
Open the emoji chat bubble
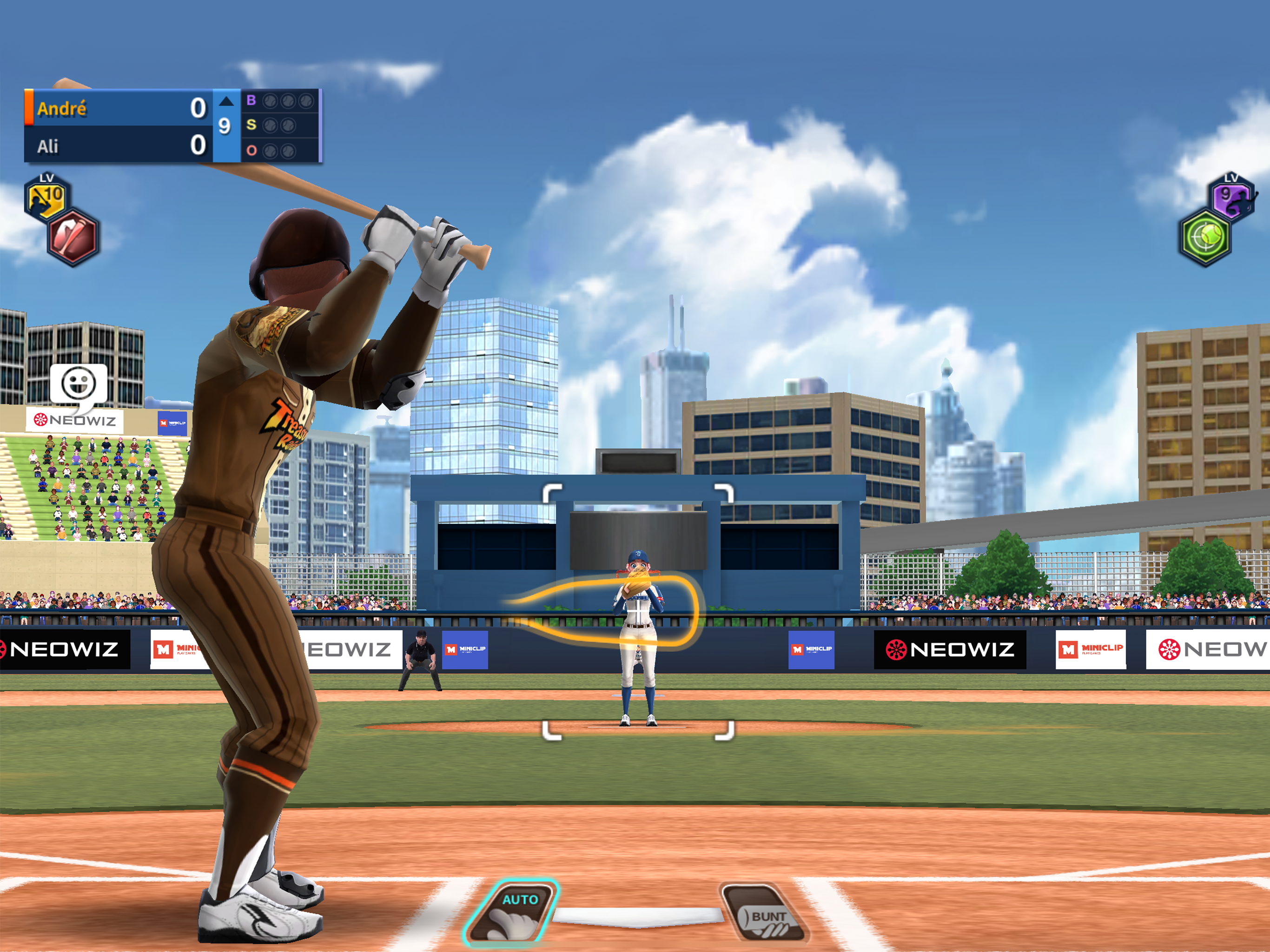click(x=79, y=385)
